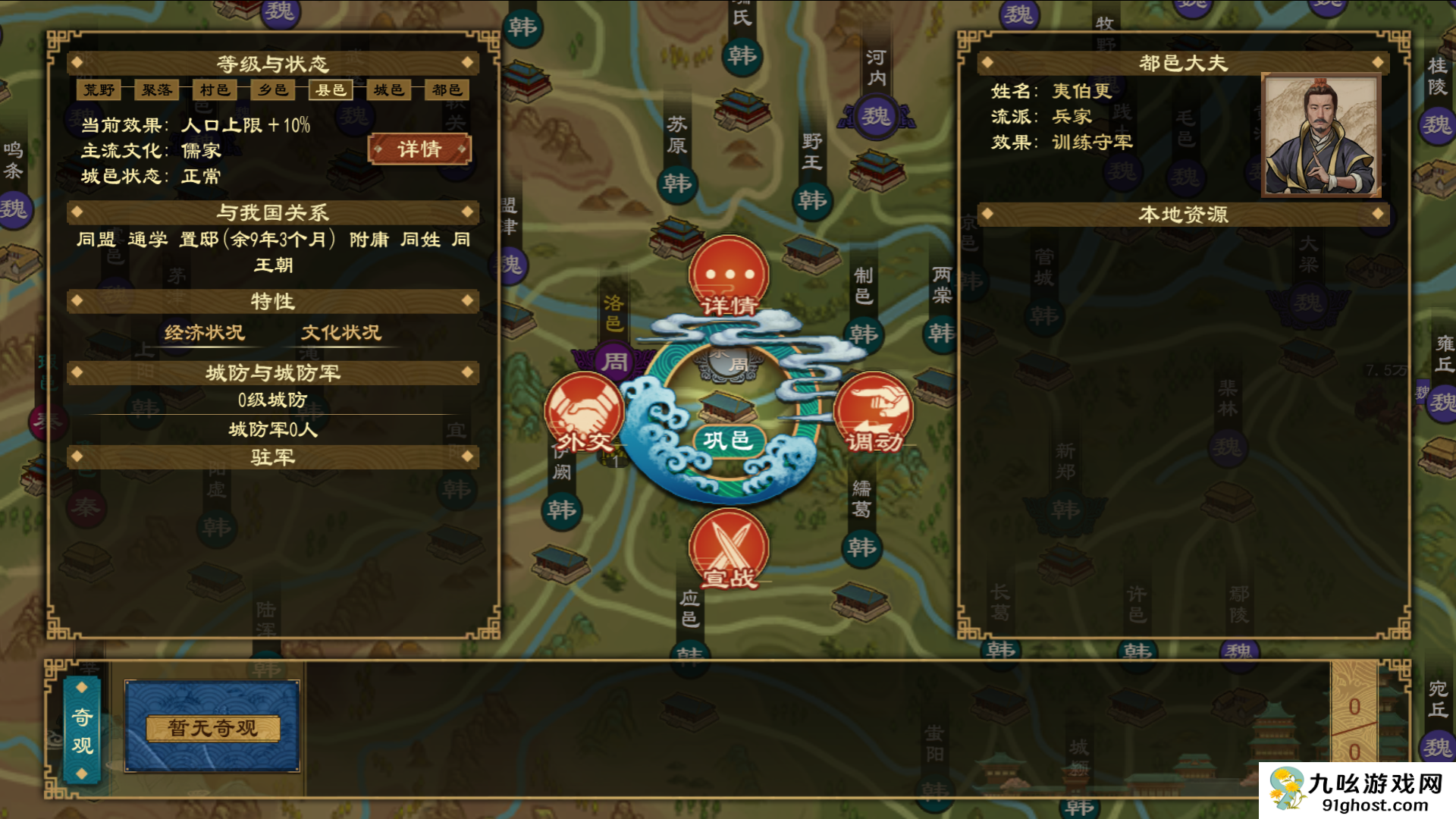Select the 都邑 level tab
Screen dimensions: 1456x819
447,90
